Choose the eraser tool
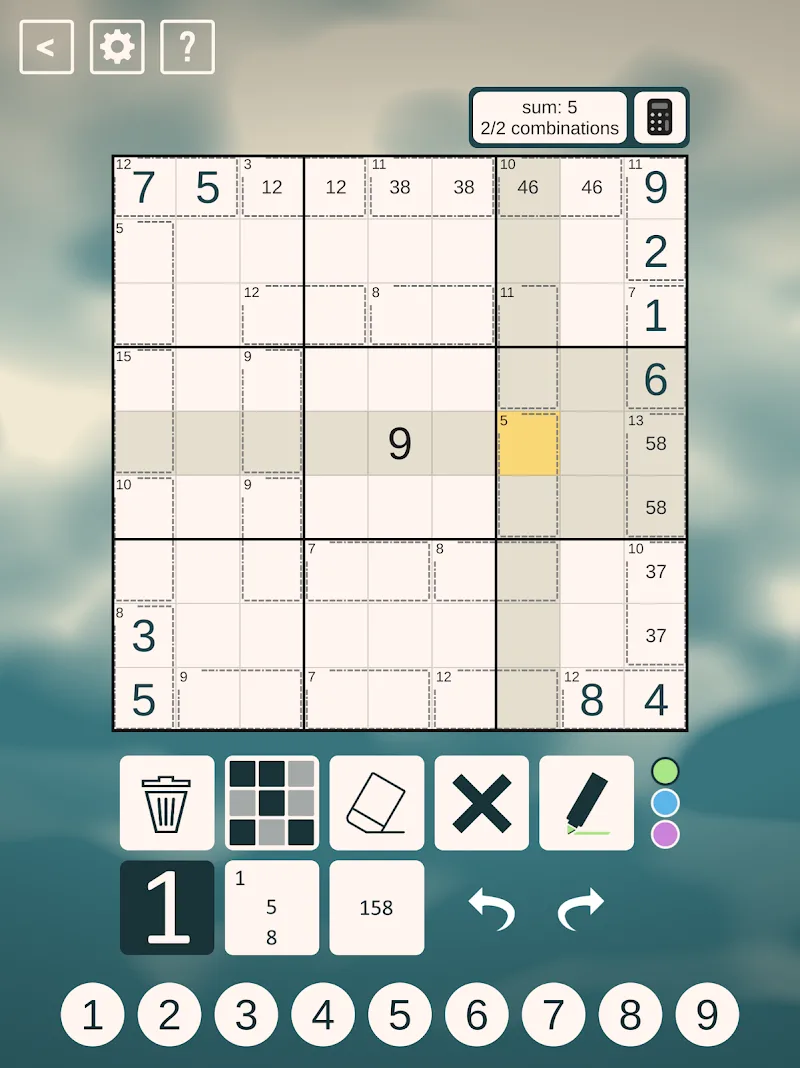Screen dimensions: 800x1068 coord(377,803)
